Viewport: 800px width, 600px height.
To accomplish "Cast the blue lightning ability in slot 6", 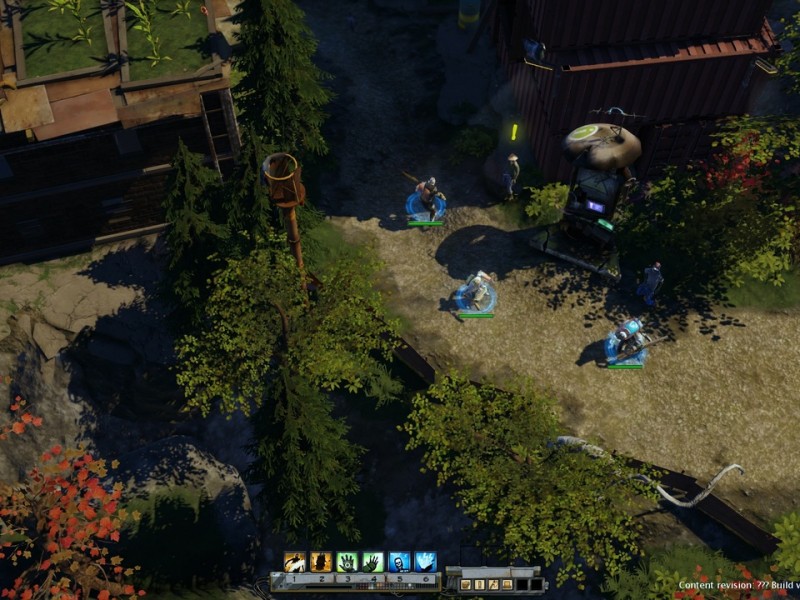I will 424,562.
